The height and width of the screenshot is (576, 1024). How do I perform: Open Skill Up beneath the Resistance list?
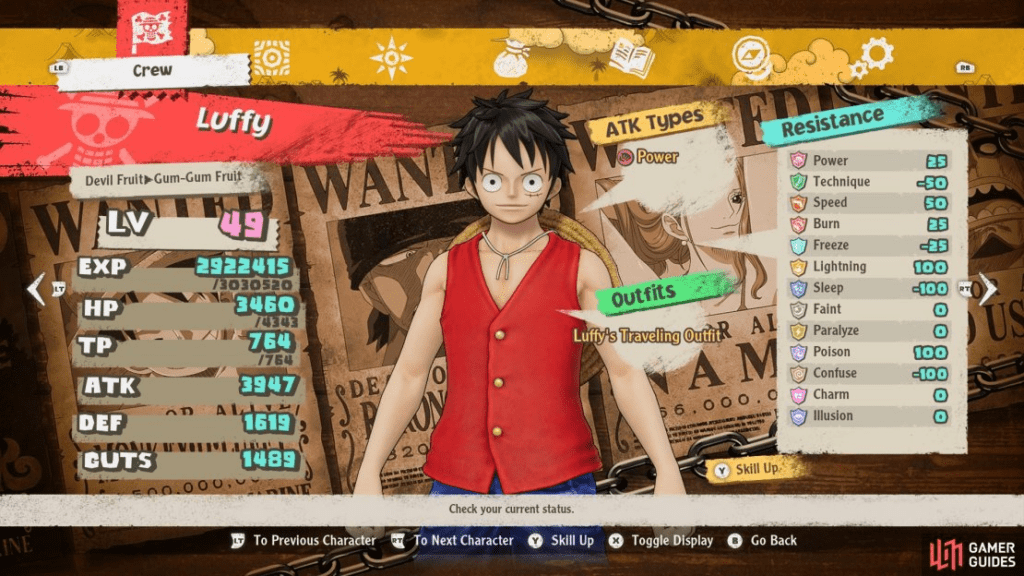click(754, 469)
